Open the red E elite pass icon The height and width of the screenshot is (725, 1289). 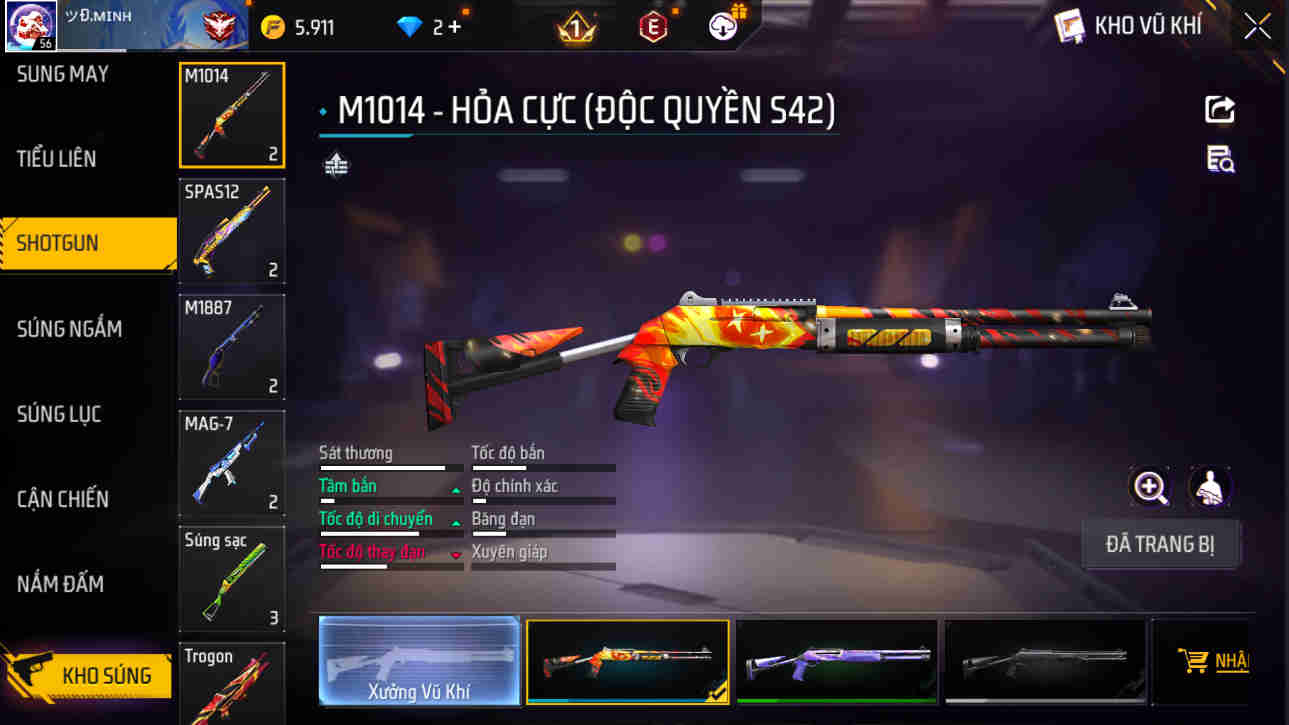click(652, 25)
